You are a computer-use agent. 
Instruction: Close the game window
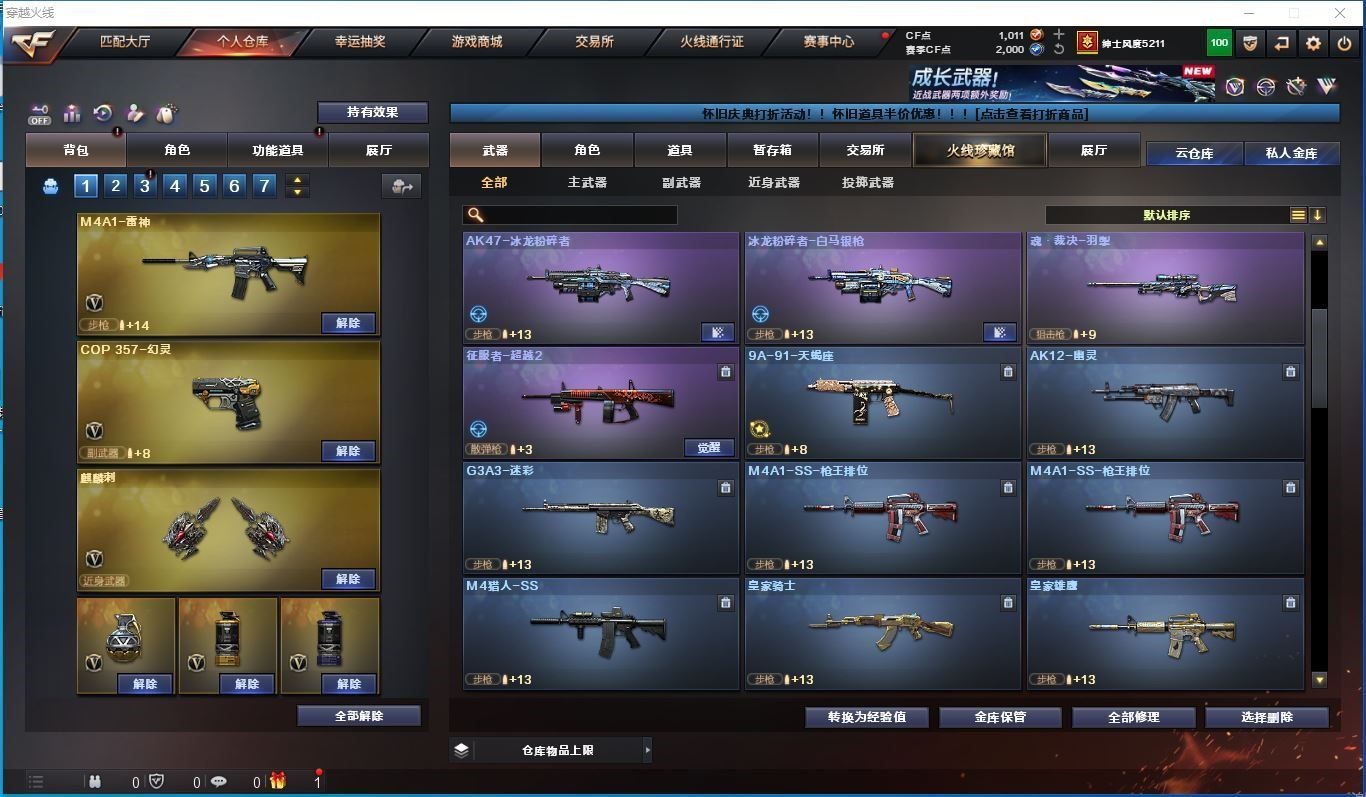1340,13
